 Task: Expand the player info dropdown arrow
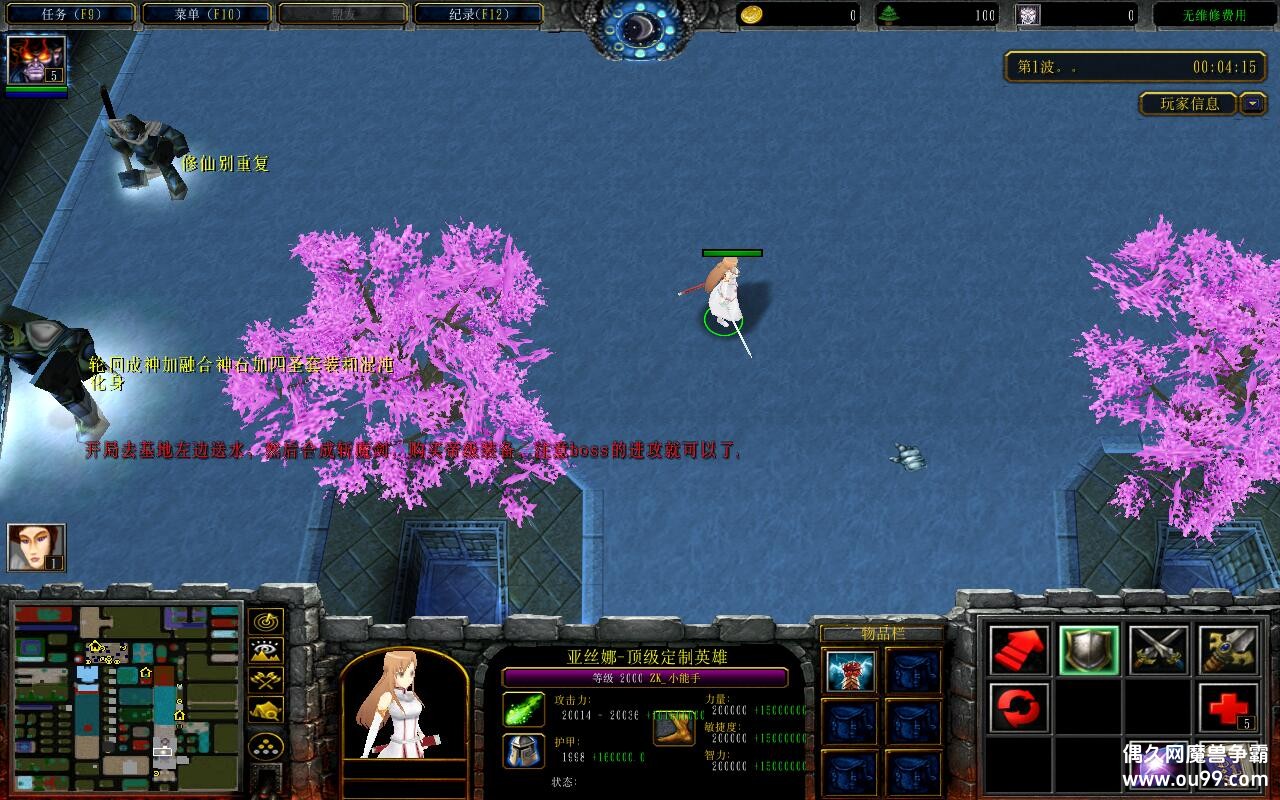pyautogui.click(x=1253, y=104)
